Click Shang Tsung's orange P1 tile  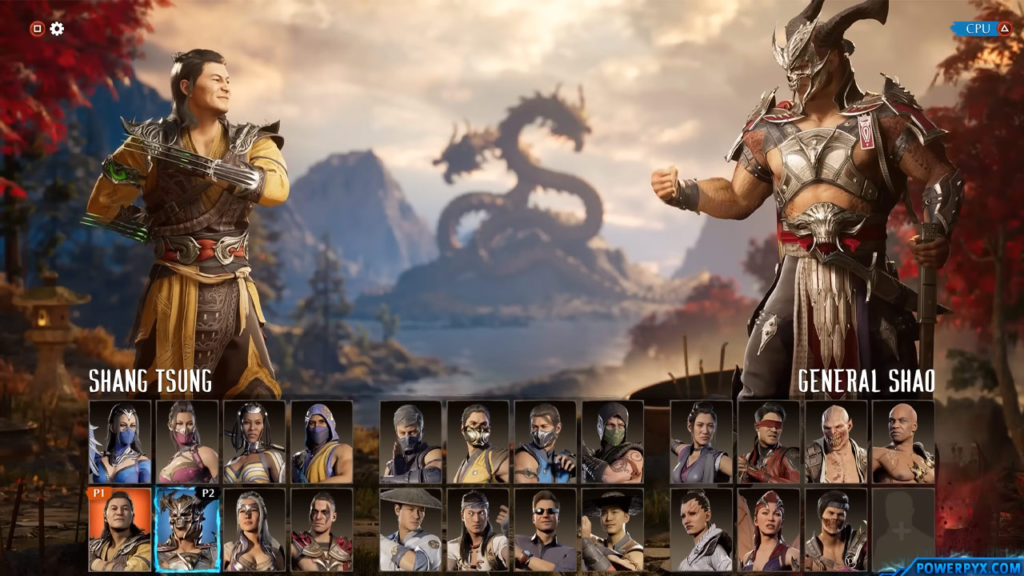click(120, 529)
